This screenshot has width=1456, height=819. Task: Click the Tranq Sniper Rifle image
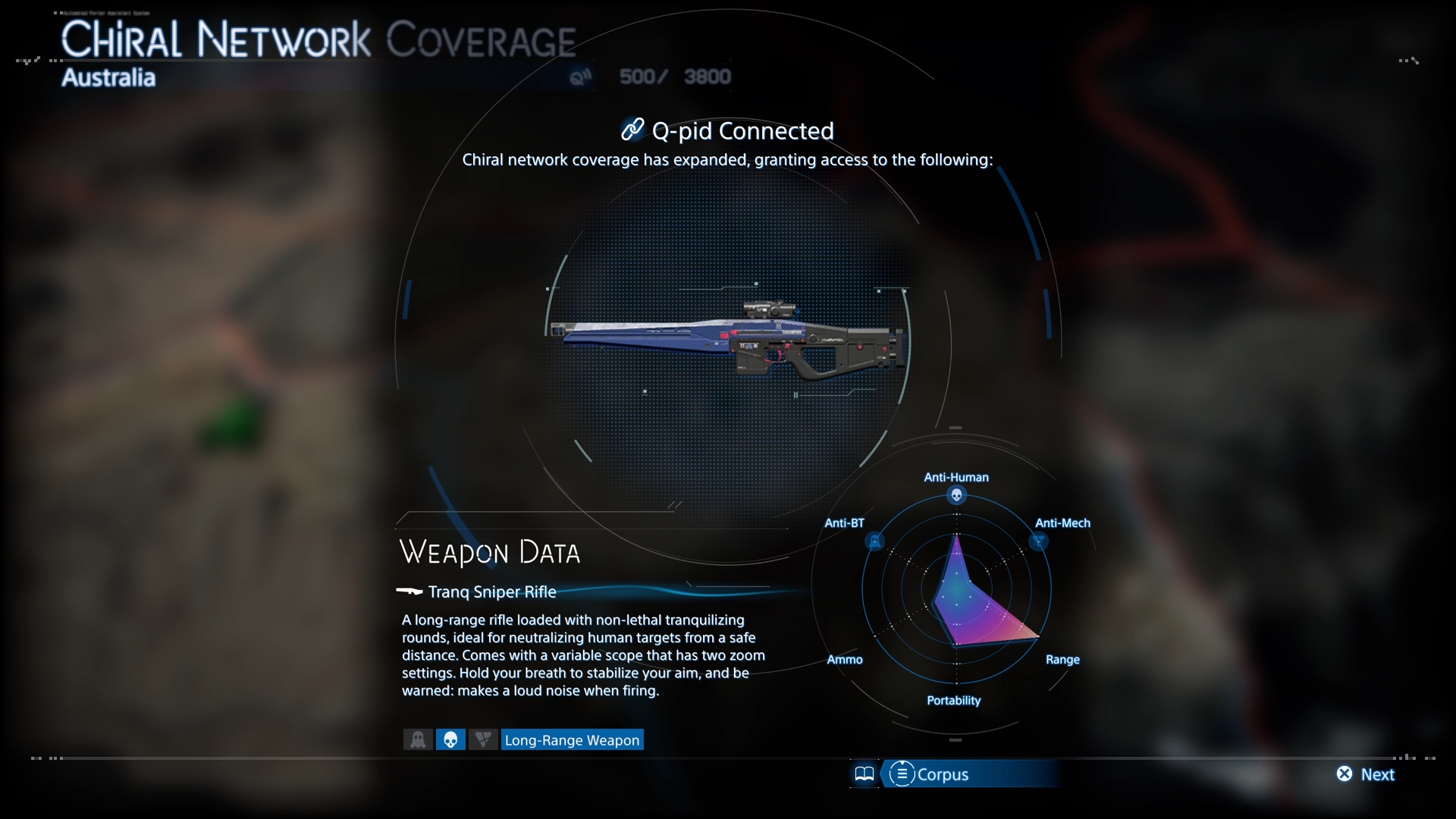click(x=728, y=341)
